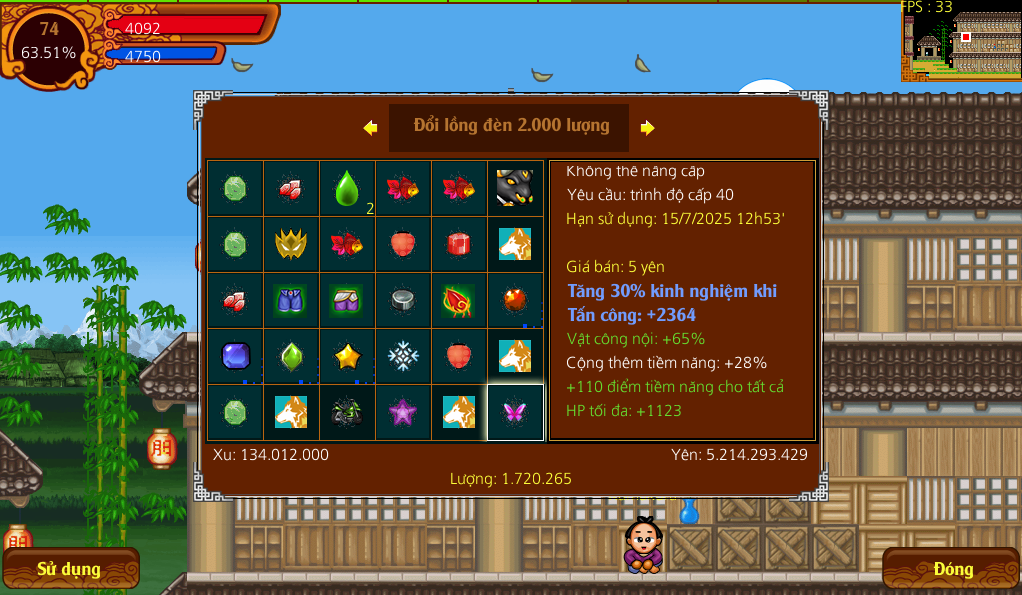Click the Sử dụng button
The image size is (1022, 595).
[69, 569]
